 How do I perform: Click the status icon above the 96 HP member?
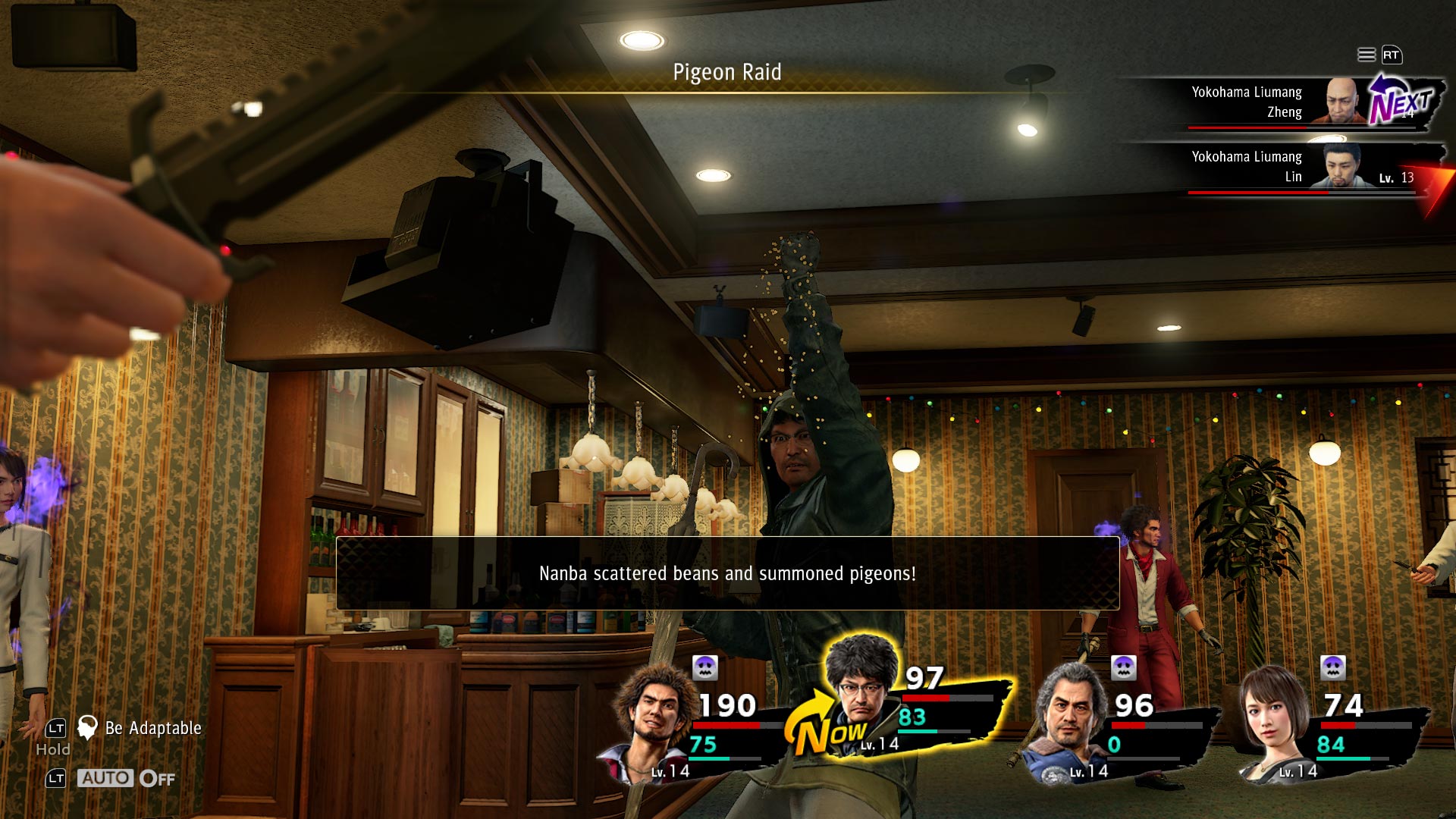click(x=1123, y=667)
